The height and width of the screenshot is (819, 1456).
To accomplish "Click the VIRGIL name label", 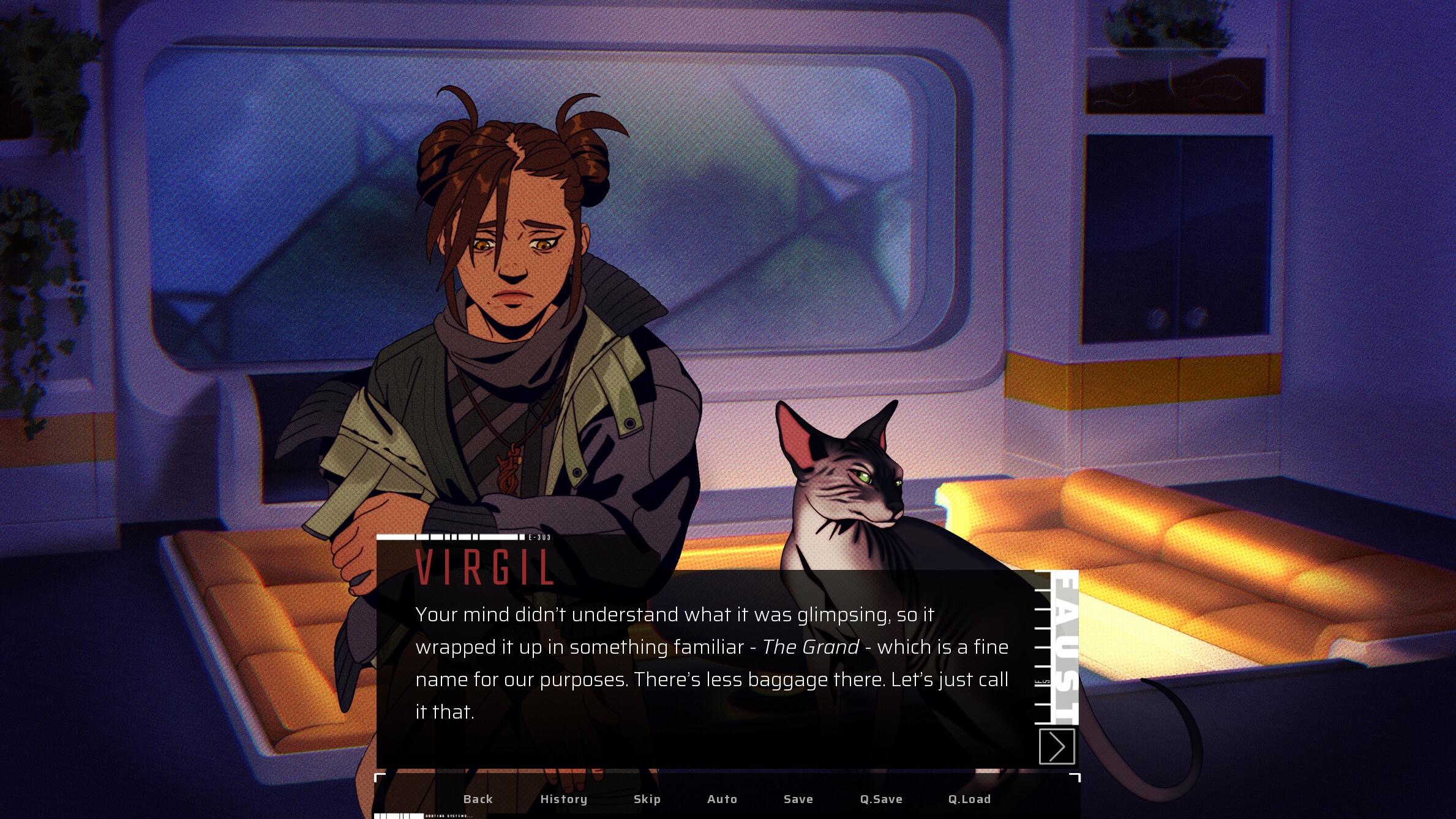I will pos(486,568).
